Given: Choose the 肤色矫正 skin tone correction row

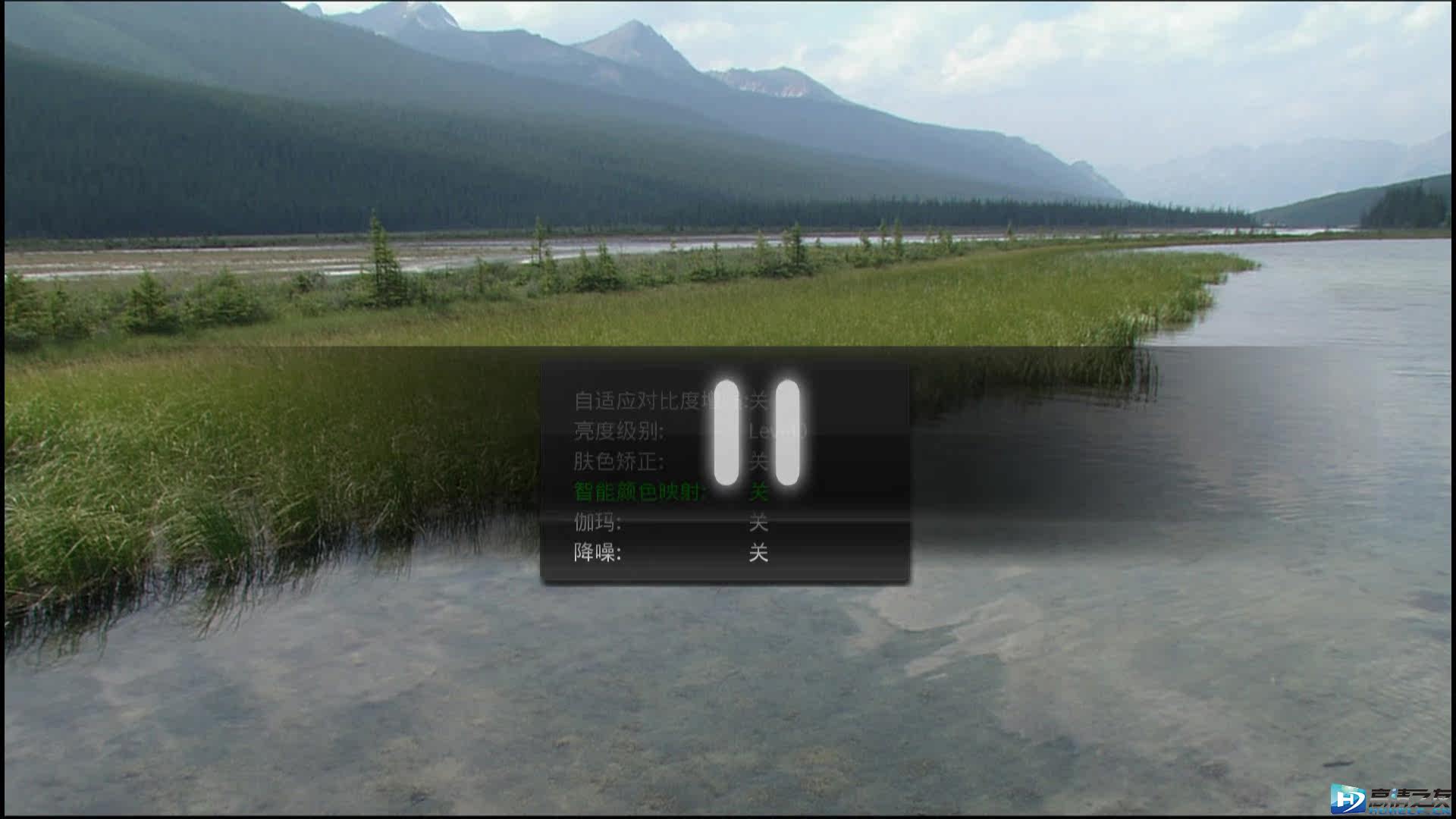Looking at the screenshot, I should click(619, 462).
